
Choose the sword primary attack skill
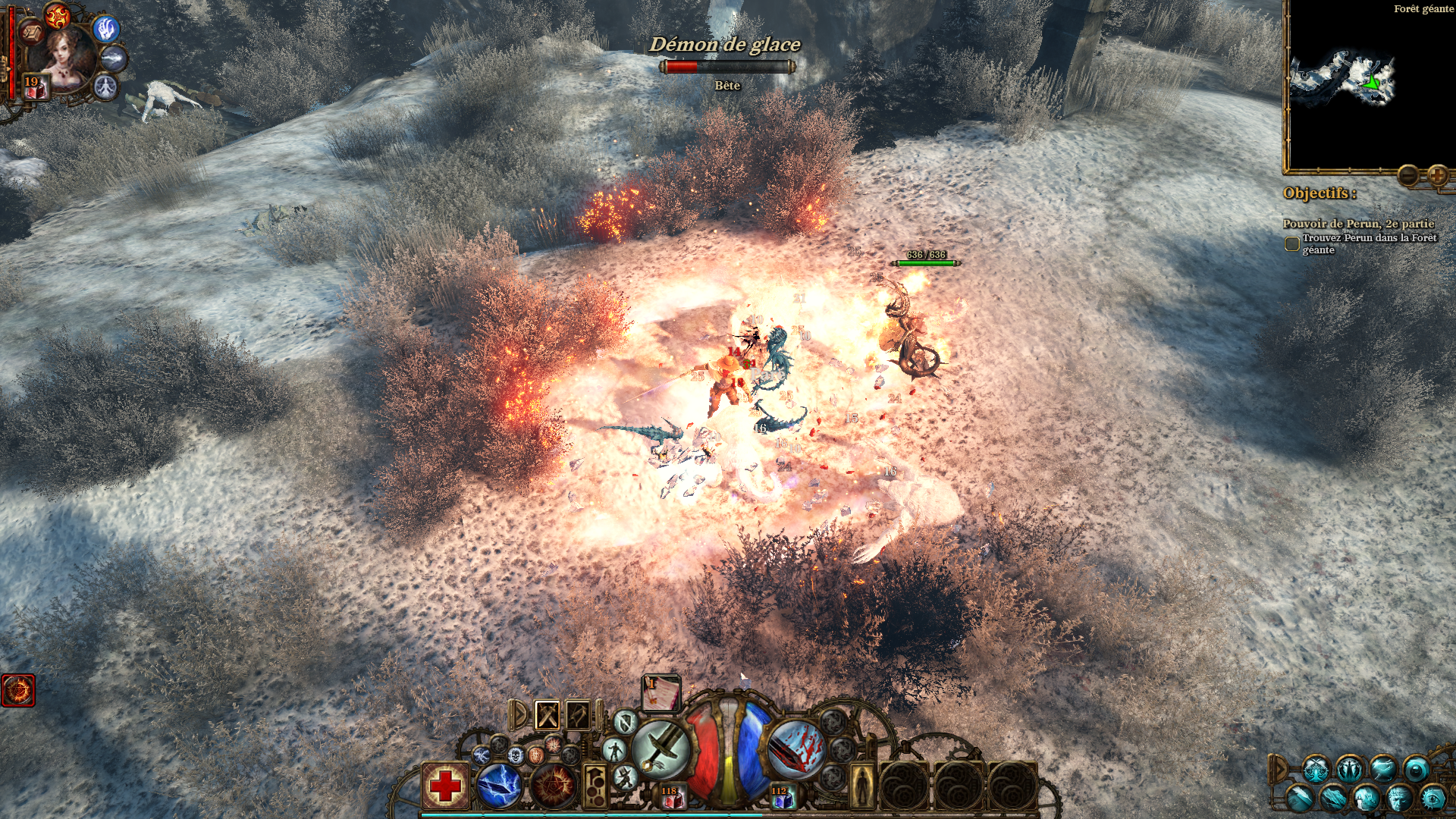(x=661, y=748)
